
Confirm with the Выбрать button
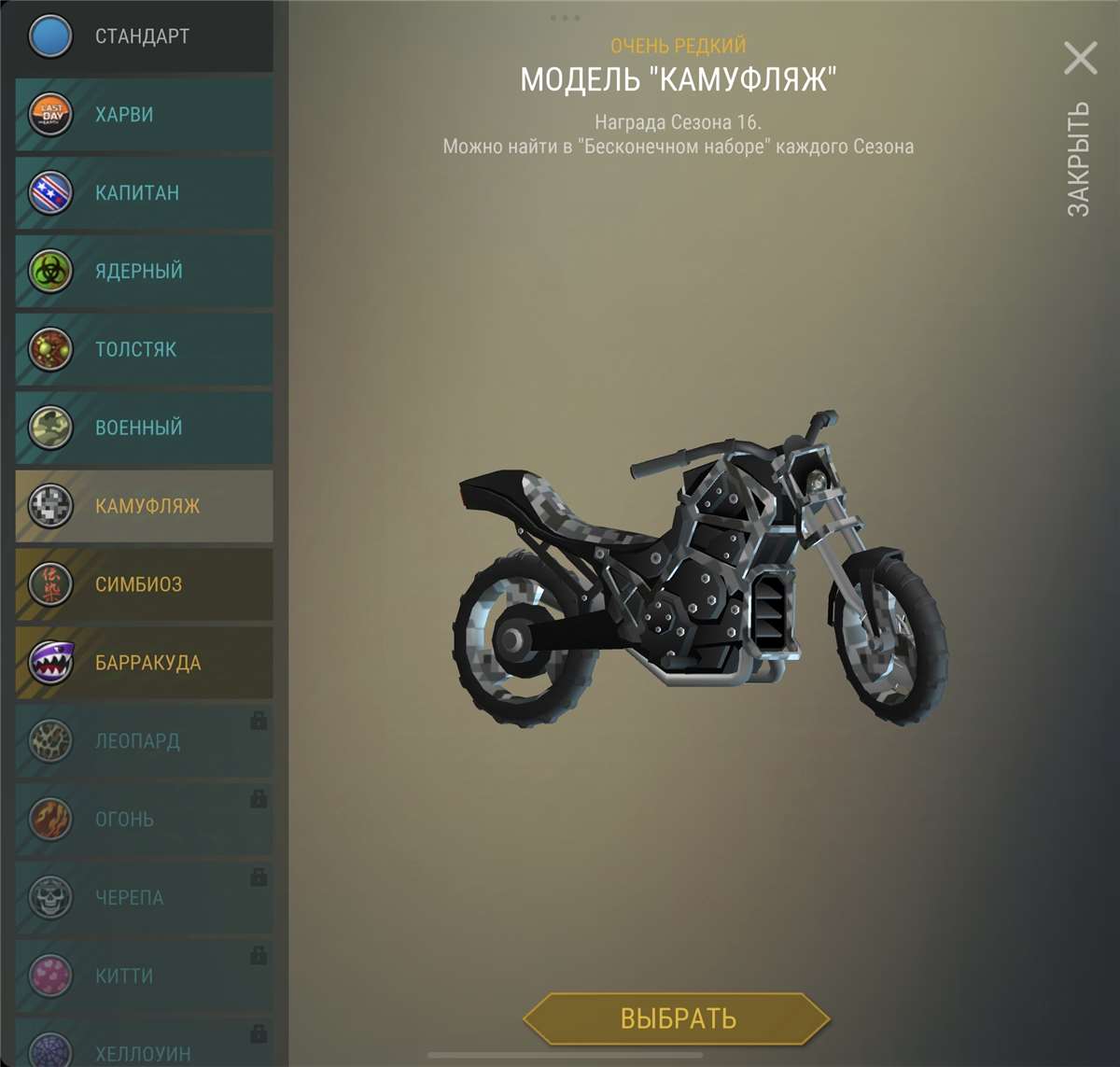click(678, 1018)
